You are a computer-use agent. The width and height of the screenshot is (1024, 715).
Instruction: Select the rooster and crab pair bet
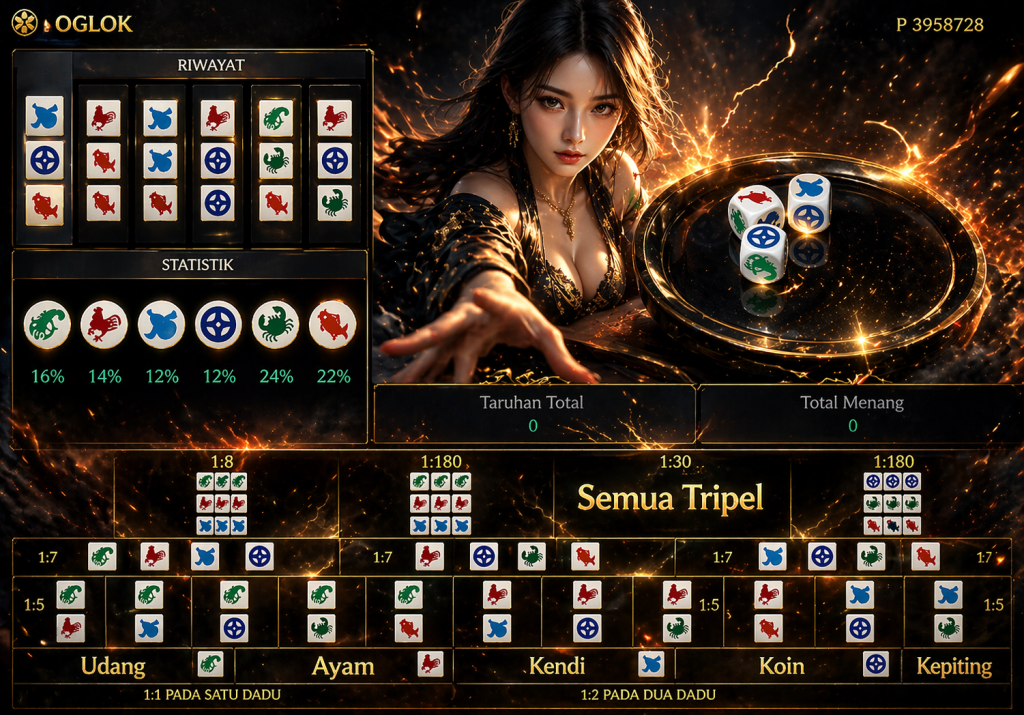coord(677,611)
